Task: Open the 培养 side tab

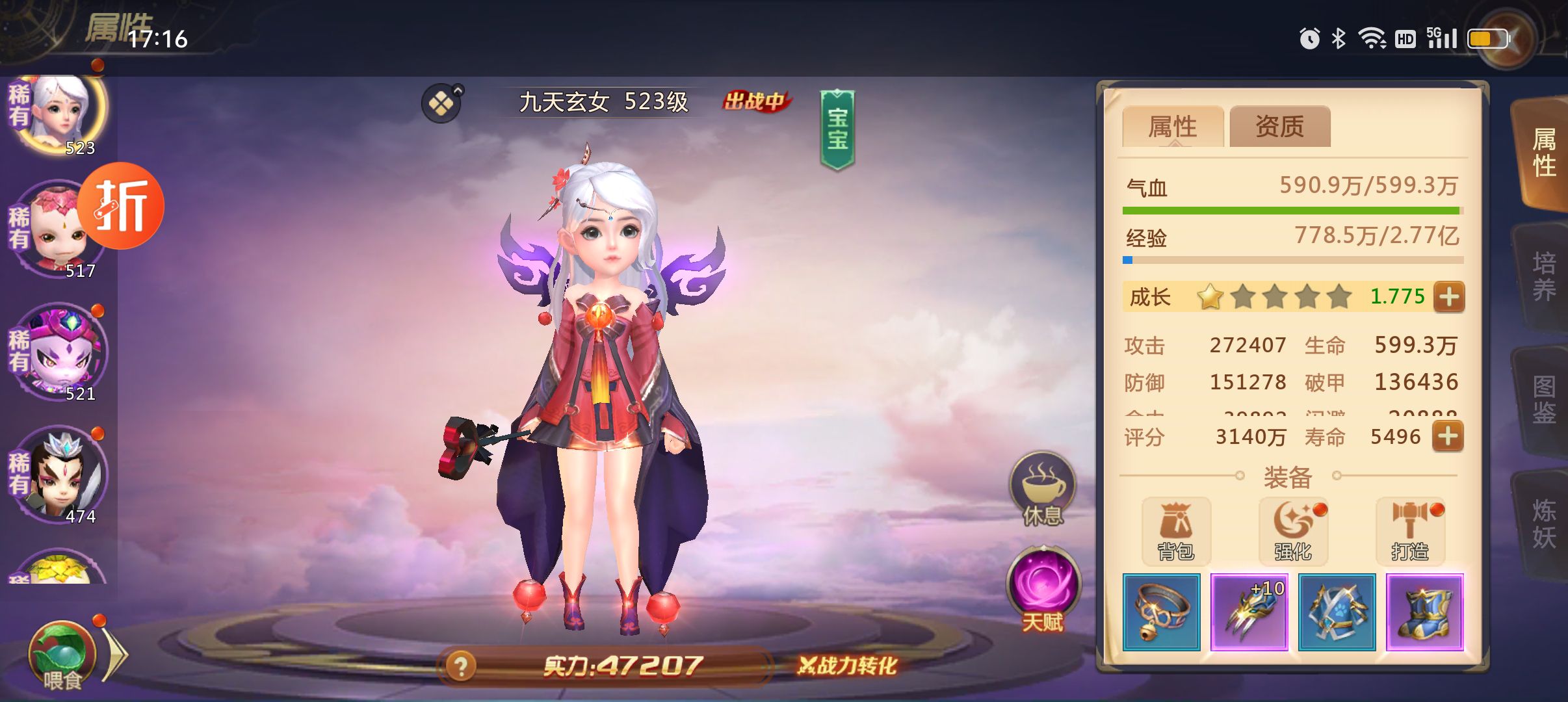Action: pyautogui.click(x=1543, y=276)
